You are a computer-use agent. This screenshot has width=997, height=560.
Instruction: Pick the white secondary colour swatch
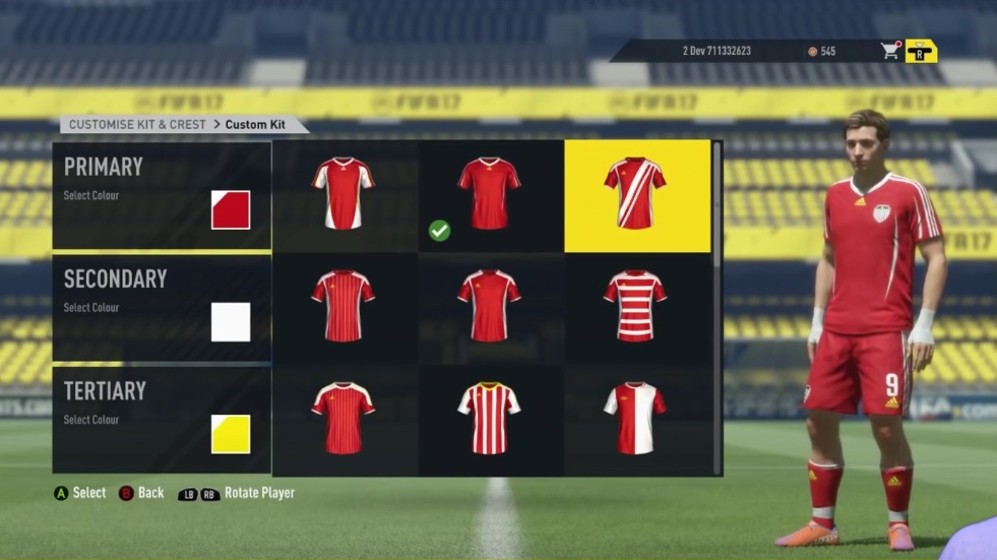[230, 322]
